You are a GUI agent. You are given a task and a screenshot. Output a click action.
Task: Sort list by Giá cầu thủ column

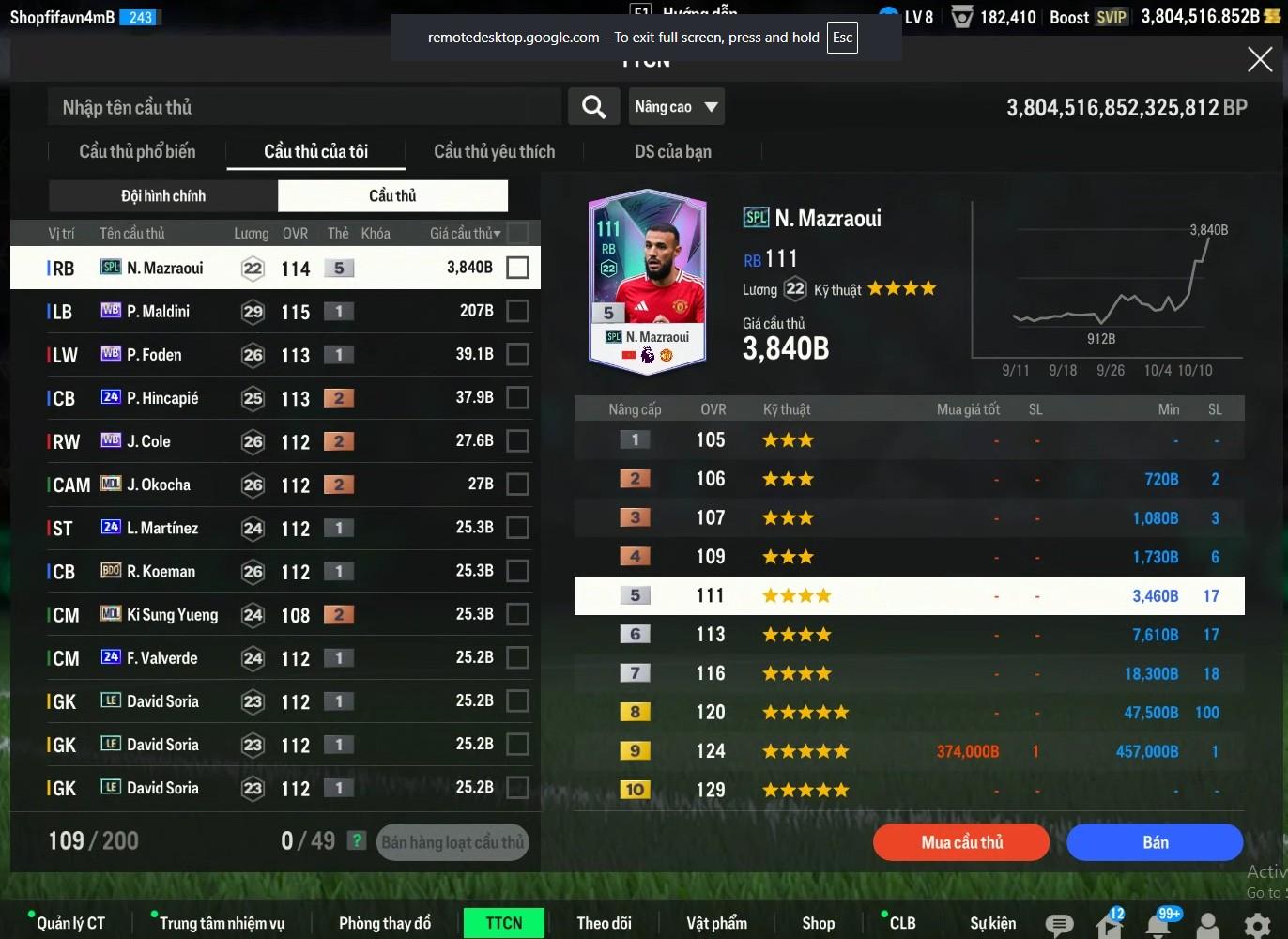pos(465,233)
